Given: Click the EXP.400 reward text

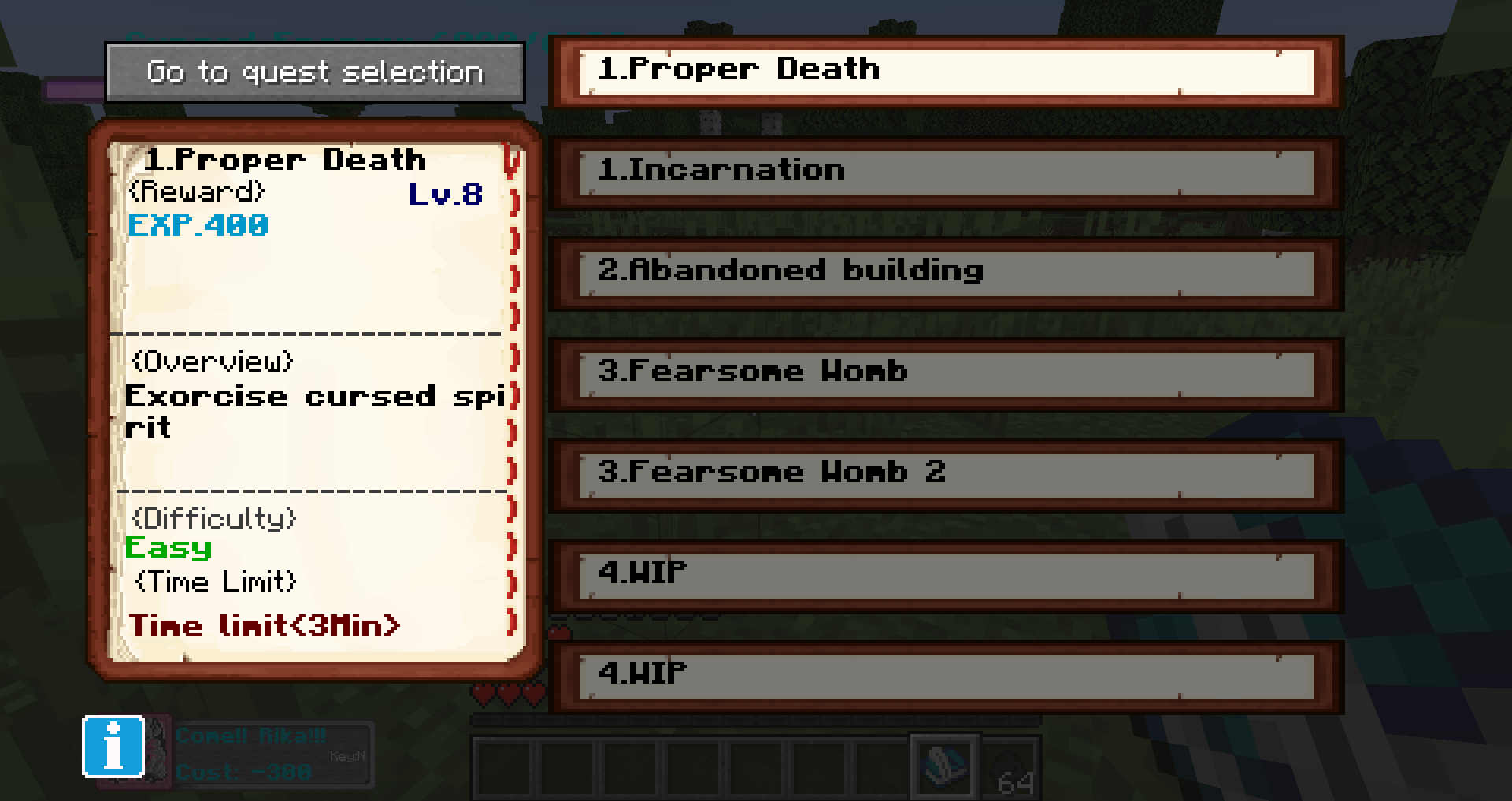Looking at the screenshot, I should coord(198,227).
